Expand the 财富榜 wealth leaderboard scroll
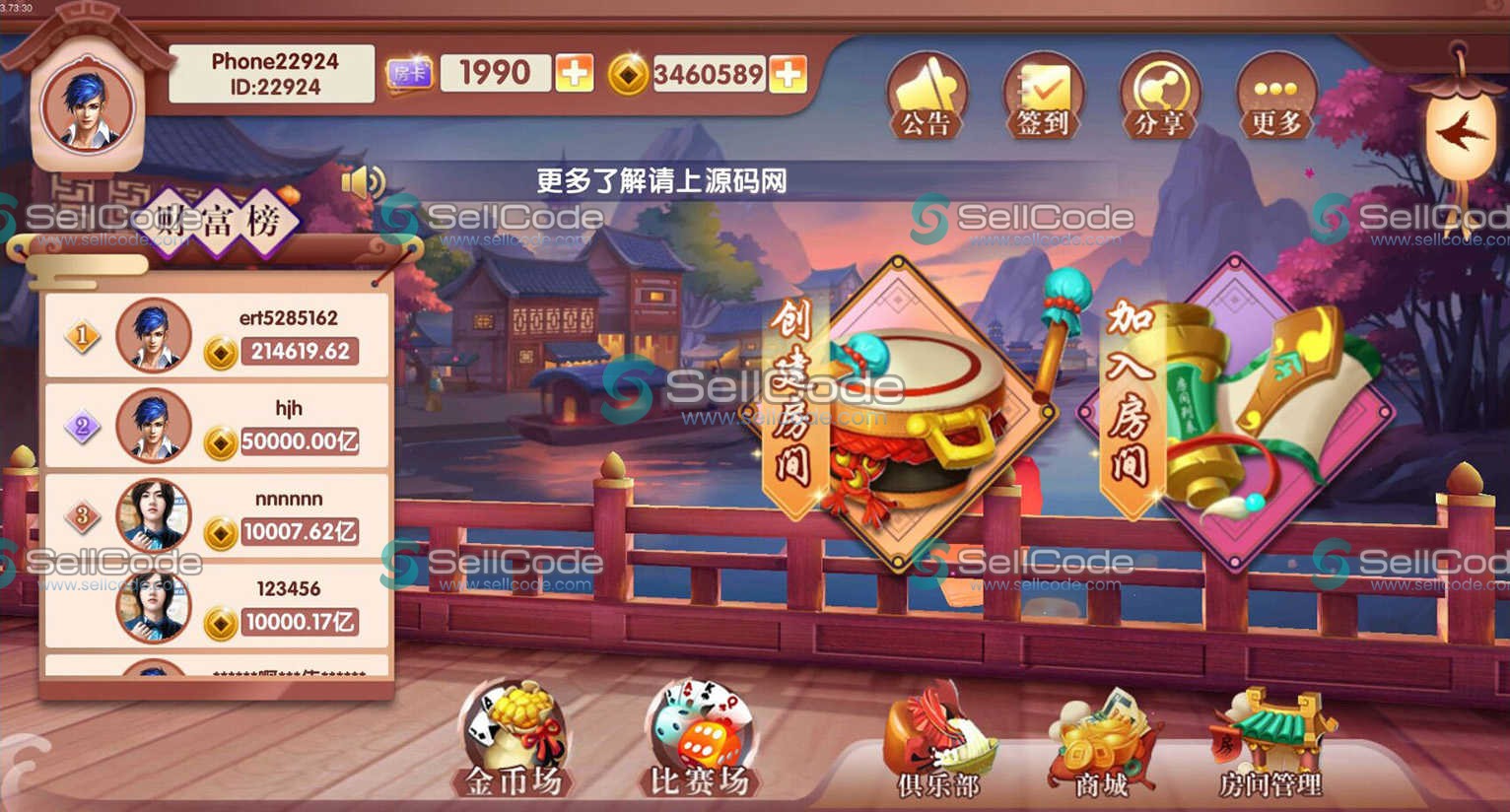 coord(223,221)
